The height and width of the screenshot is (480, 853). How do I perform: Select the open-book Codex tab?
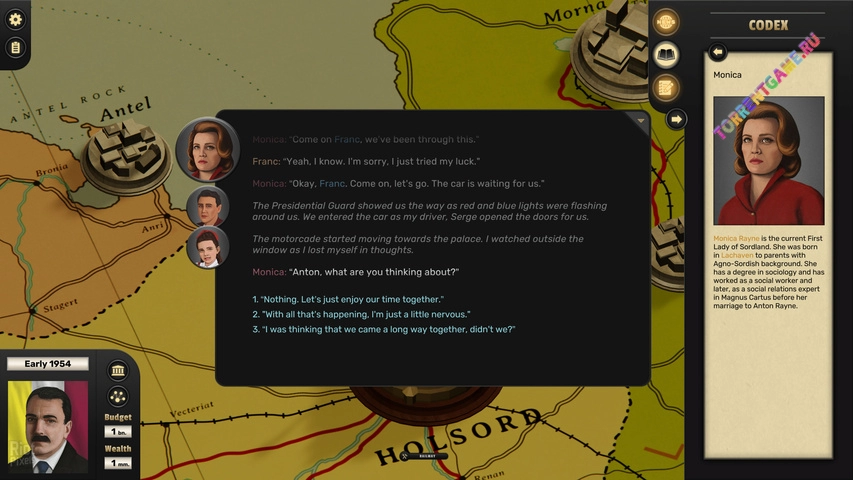(x=666, y=55)
